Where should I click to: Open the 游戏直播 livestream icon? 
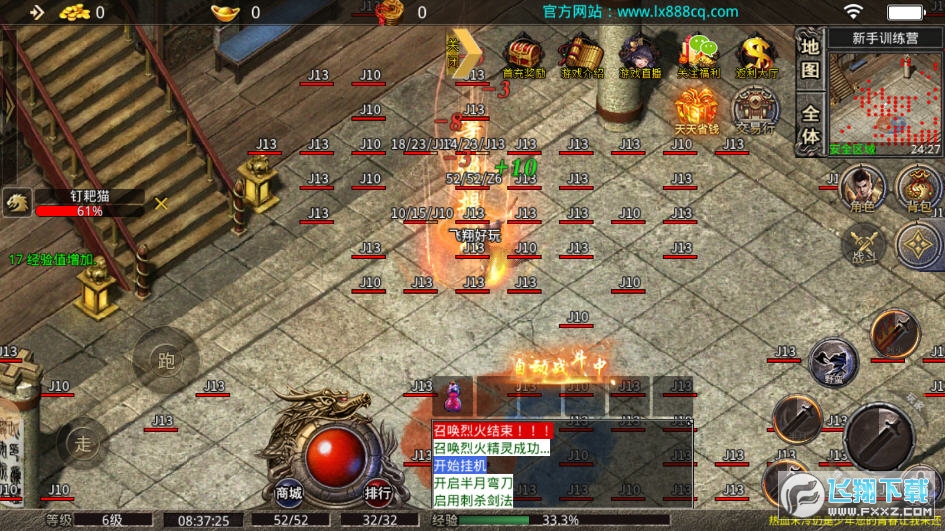tap(640, 56)
